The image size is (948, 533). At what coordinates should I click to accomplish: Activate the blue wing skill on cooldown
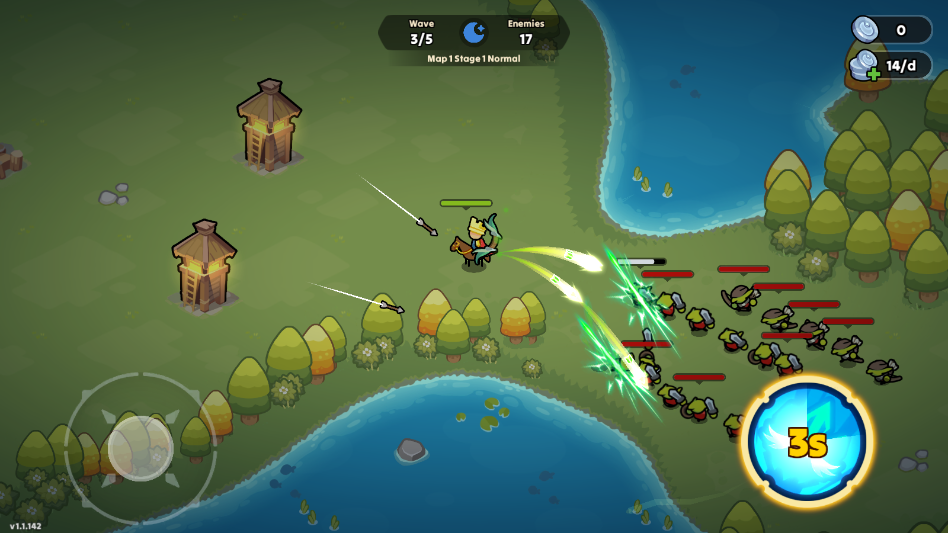tap(807, 442)
